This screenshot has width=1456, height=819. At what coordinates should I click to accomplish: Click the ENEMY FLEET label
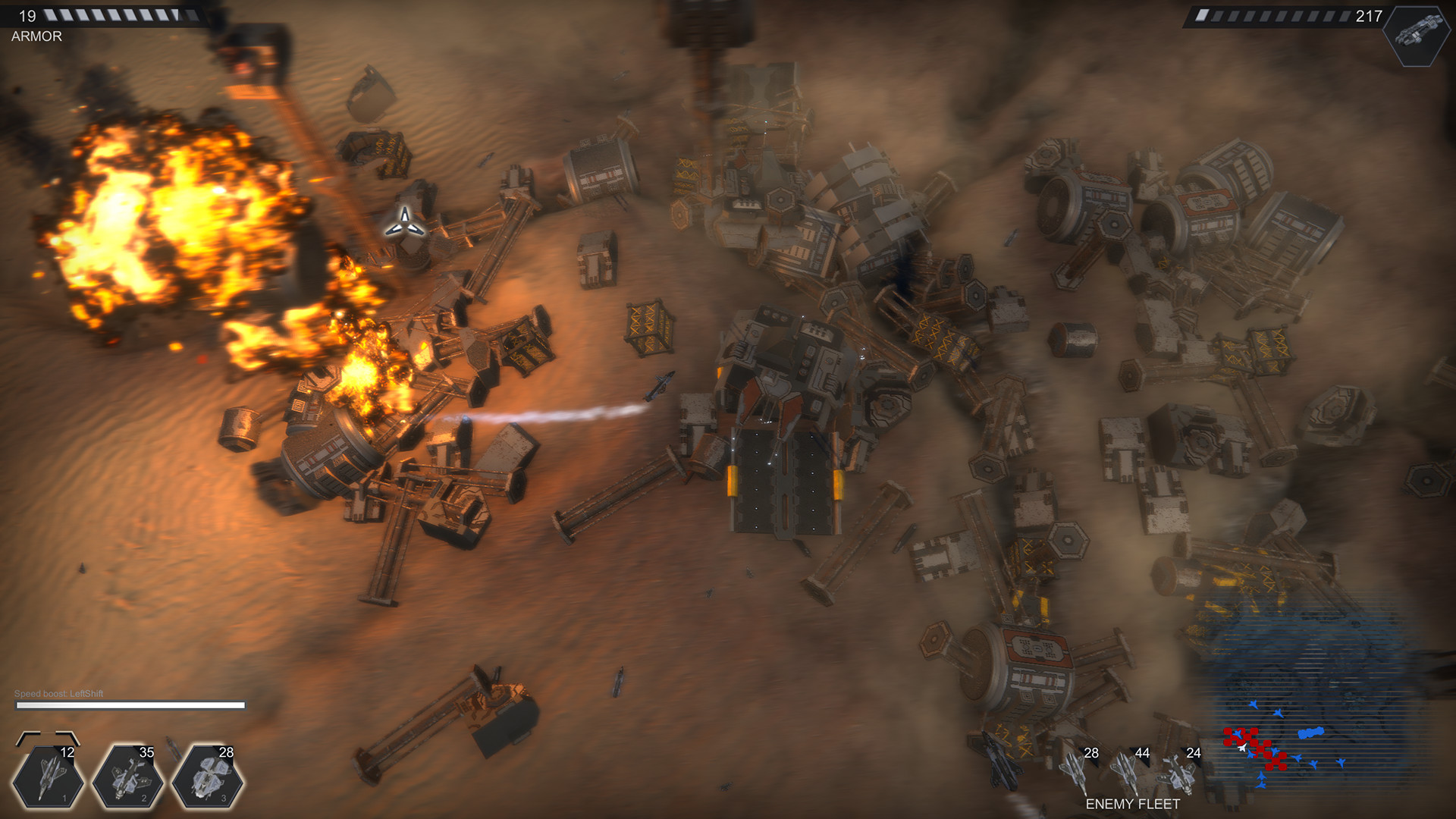point(1132,802)
